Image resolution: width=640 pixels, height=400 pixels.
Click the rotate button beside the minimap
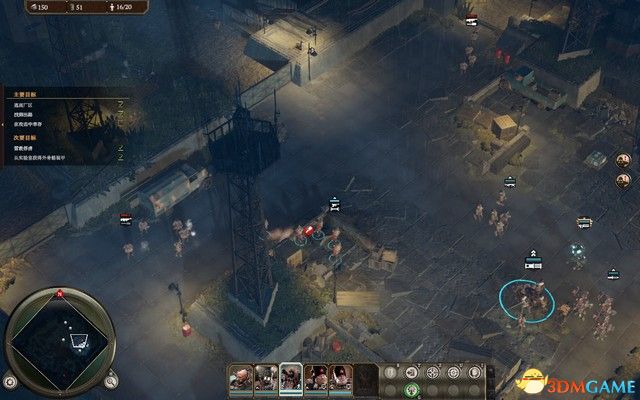[9, 381]
